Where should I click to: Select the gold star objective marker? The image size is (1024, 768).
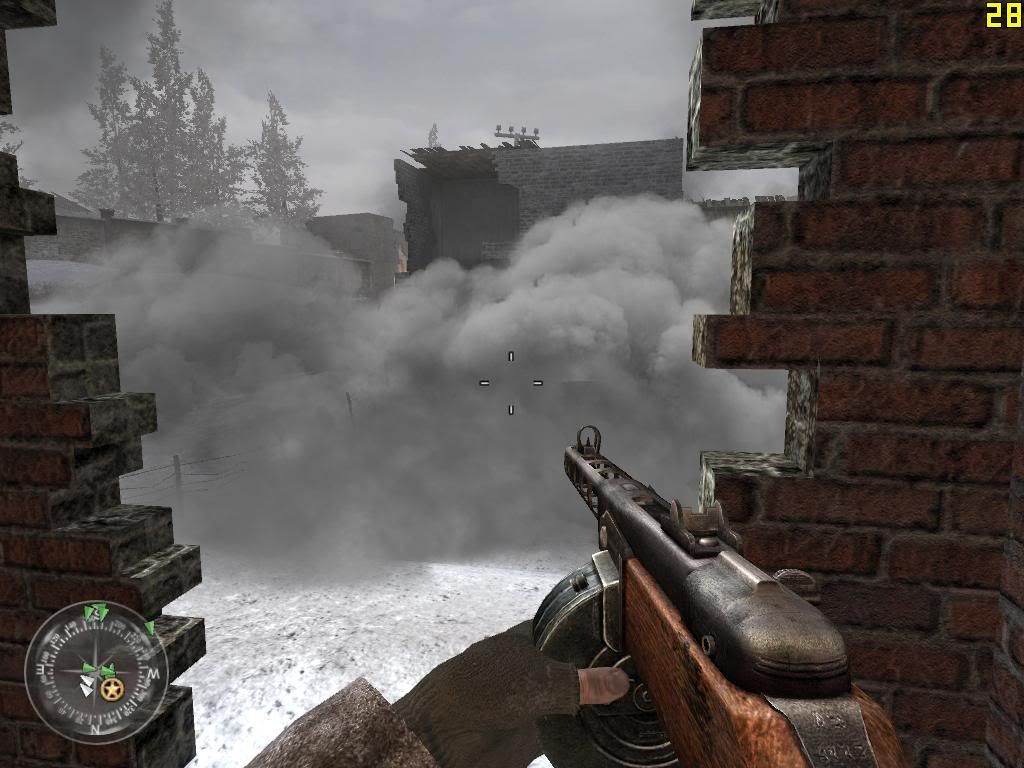[x=111, y=689]
